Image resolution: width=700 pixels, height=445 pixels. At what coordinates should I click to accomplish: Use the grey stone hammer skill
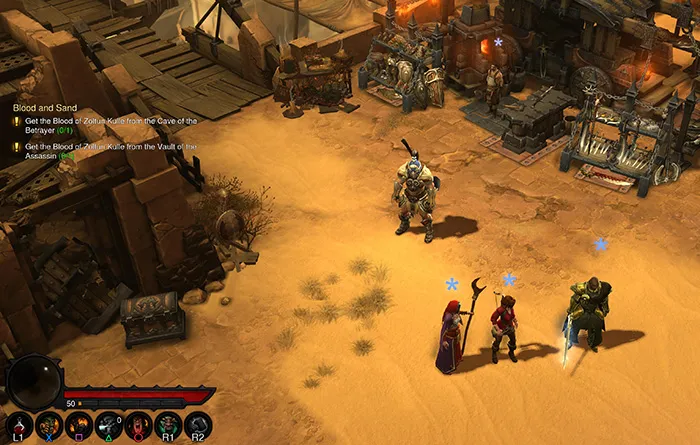tap(198, 426)
